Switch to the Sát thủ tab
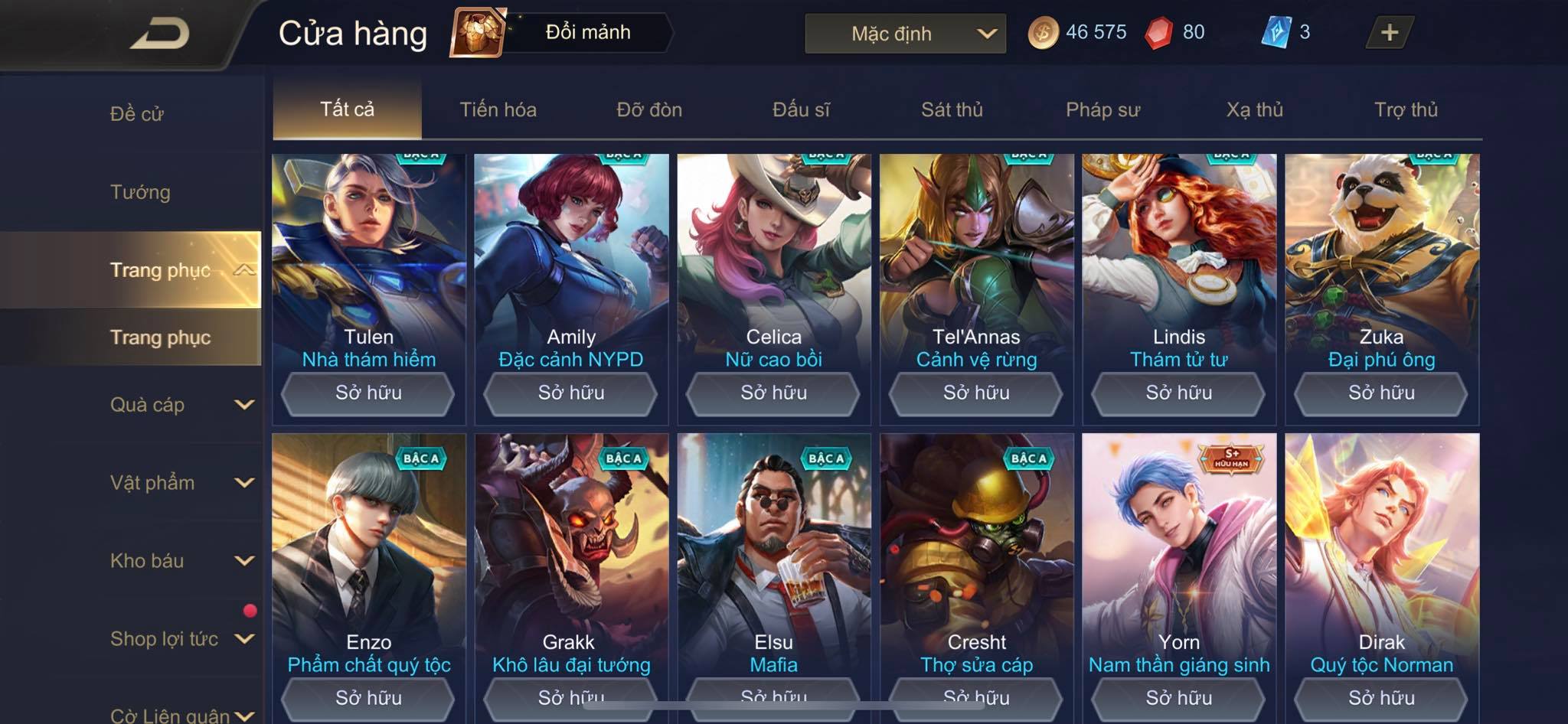 (952, 109)
